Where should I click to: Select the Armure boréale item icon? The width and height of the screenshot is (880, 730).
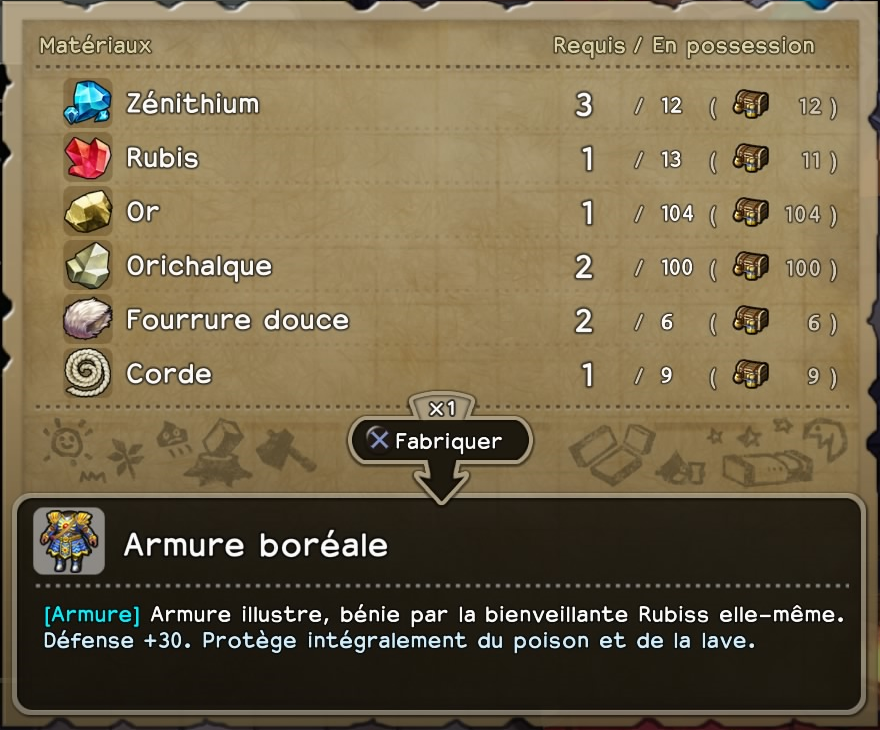click(x=68, y=541)
